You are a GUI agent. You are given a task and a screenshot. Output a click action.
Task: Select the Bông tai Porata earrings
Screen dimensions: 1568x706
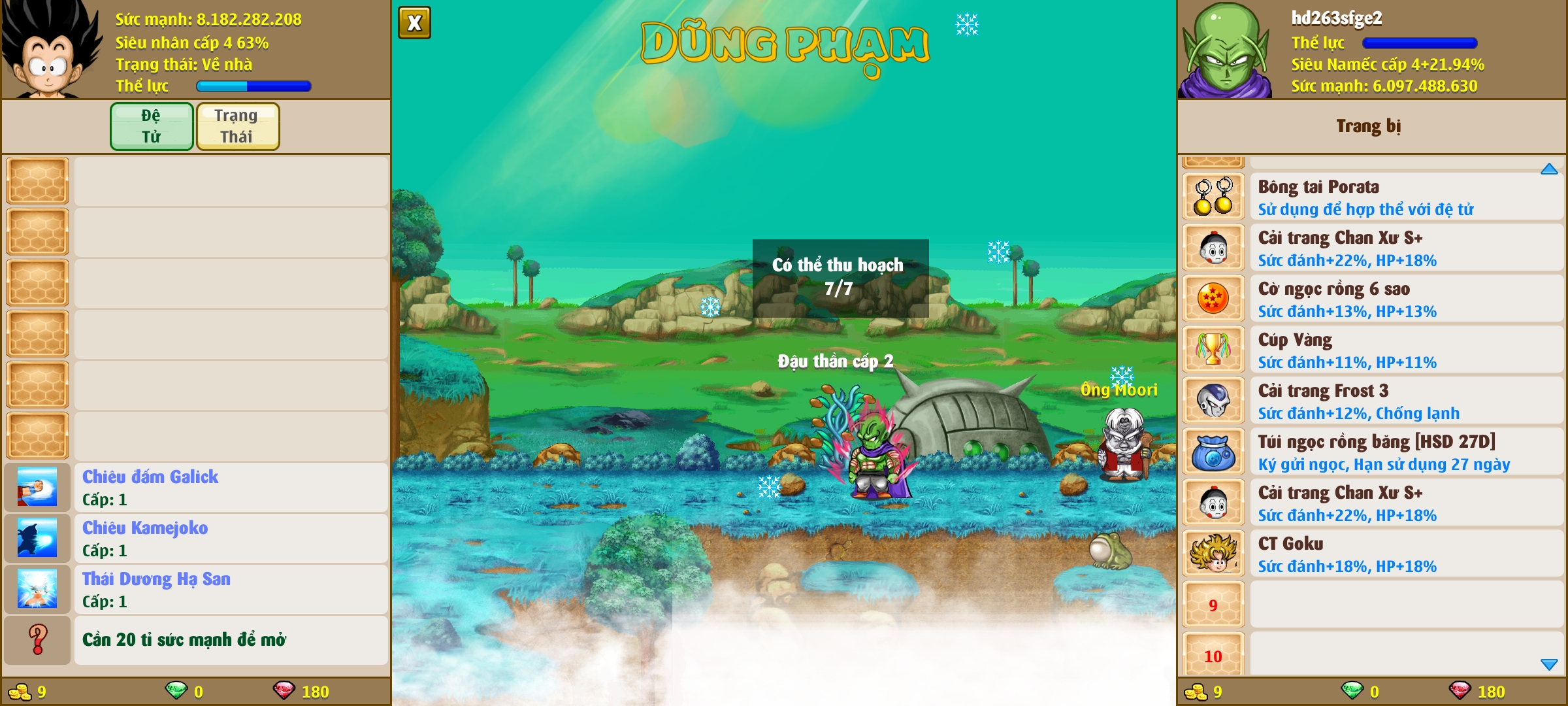pos(1372,197)
